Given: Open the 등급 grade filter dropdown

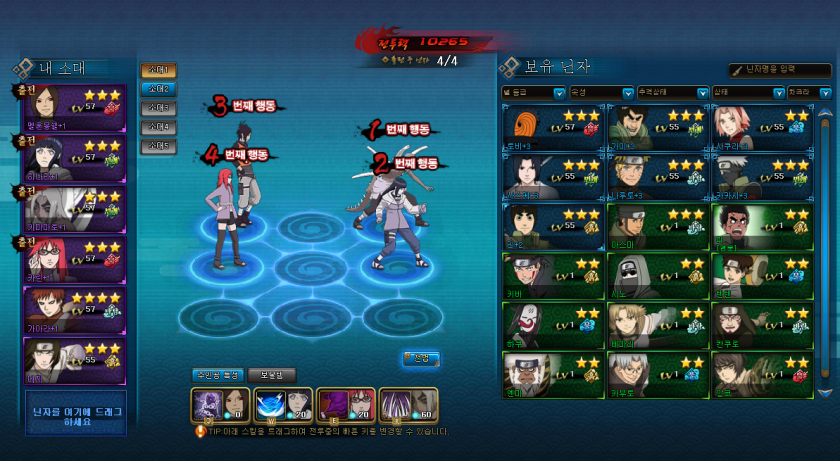Looking at the screenshot, I should (534, 92).
